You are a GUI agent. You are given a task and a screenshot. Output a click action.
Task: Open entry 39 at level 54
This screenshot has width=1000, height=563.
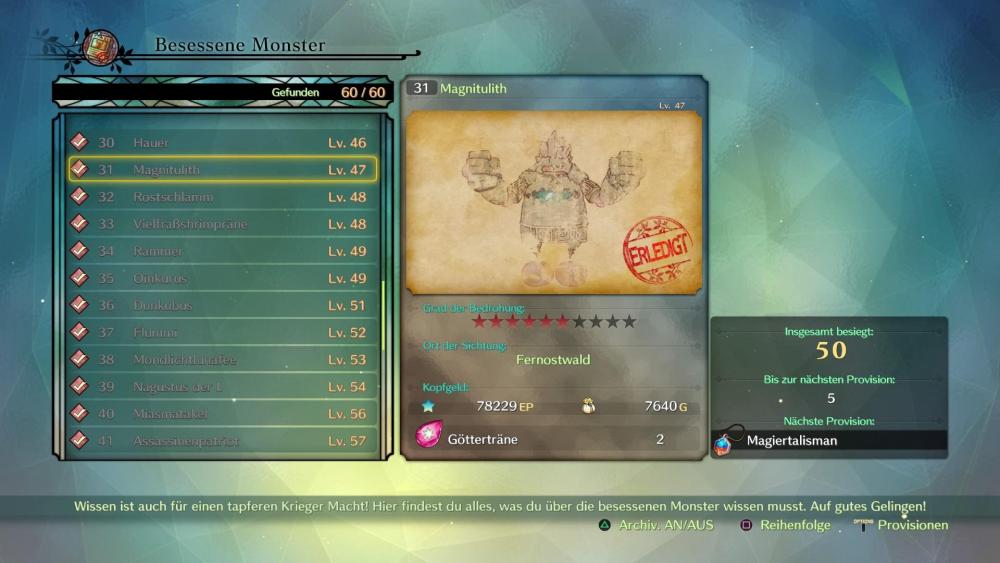[222, 386]
